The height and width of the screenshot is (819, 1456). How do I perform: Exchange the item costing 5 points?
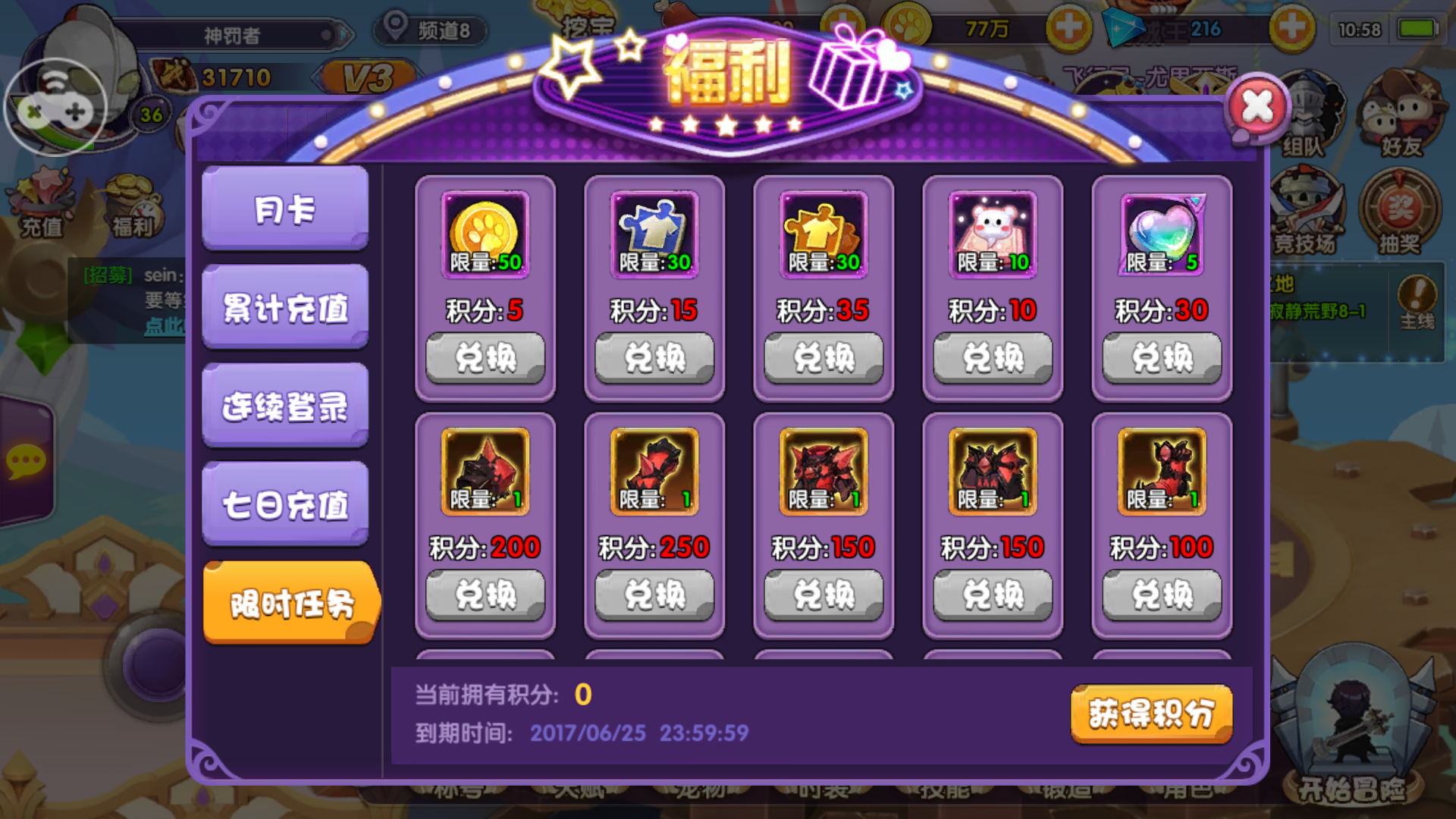pyautogui.click(x=485, y=356)
